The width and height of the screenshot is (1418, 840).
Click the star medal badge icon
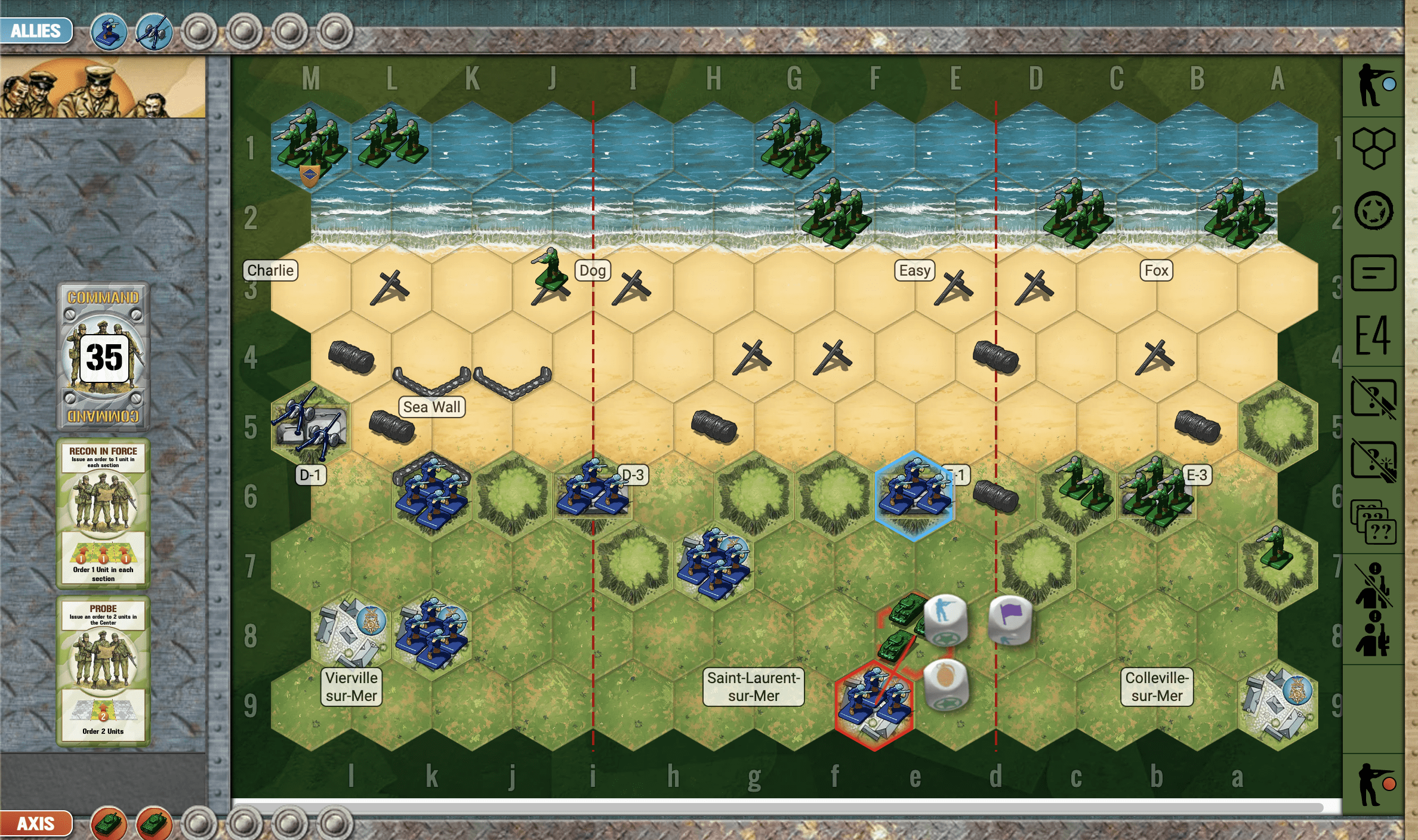(x=1373, y=211)
